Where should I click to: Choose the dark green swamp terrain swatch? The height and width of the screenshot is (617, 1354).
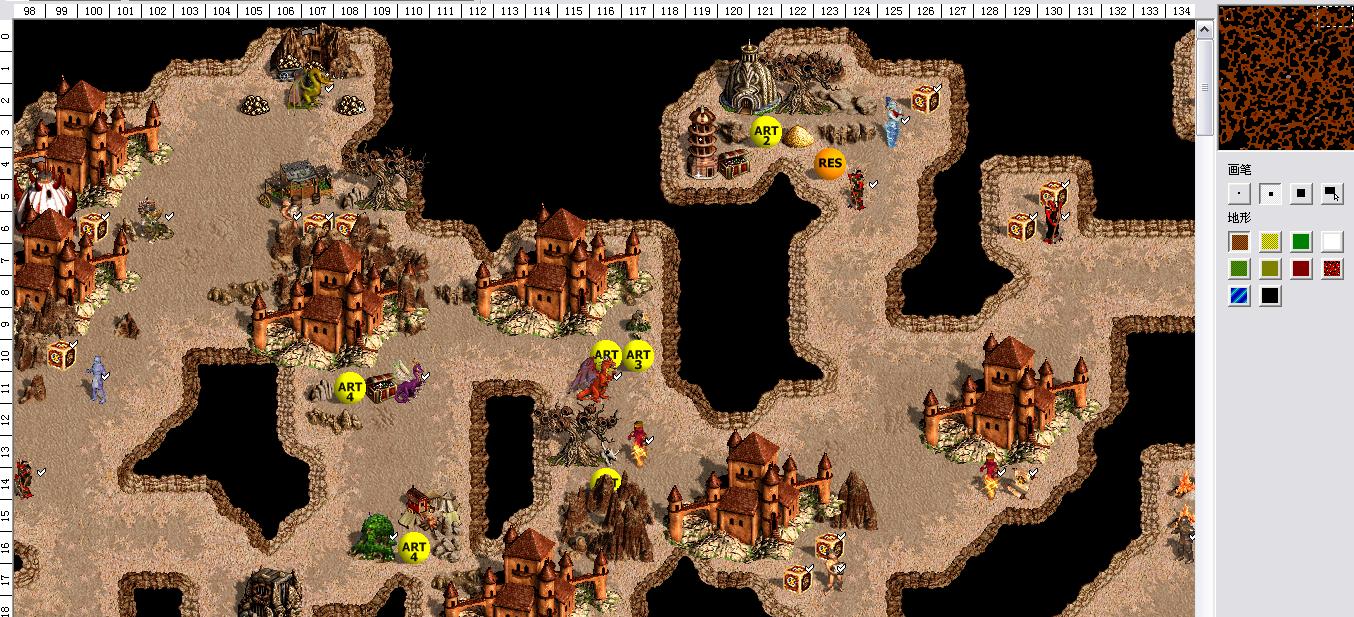click(1240, 269)
